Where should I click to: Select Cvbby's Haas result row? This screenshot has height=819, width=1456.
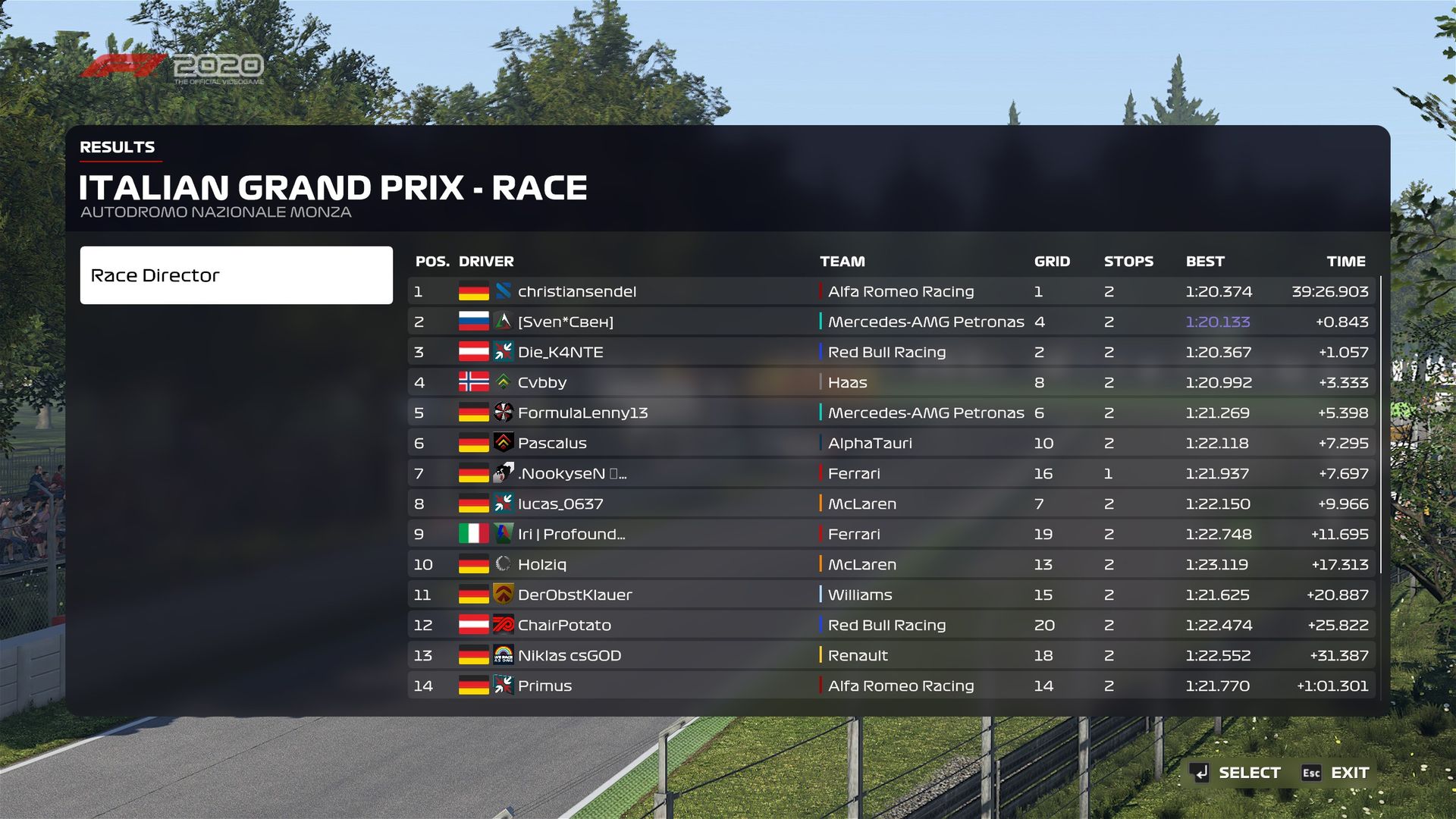coord(891,382)
